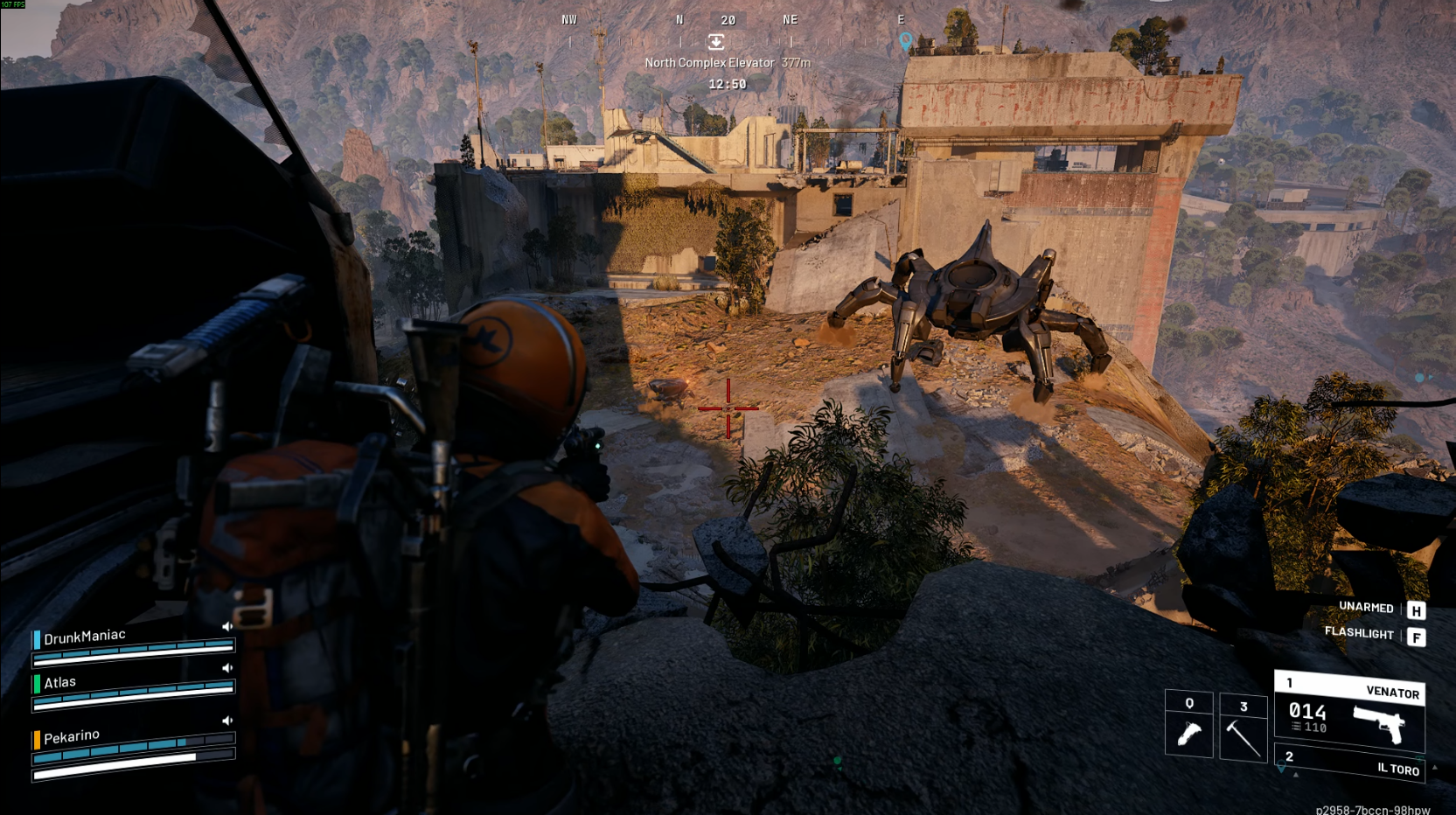
Task: Select the Venator pistol weapon slot
Action: coord(1349,713)
